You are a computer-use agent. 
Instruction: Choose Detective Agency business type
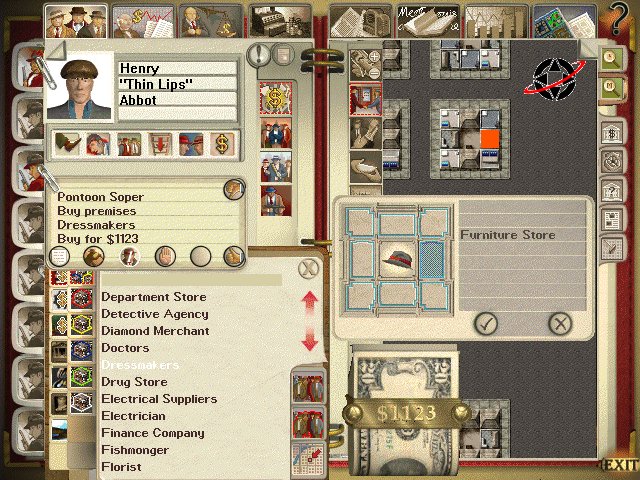tap(154, 314)
